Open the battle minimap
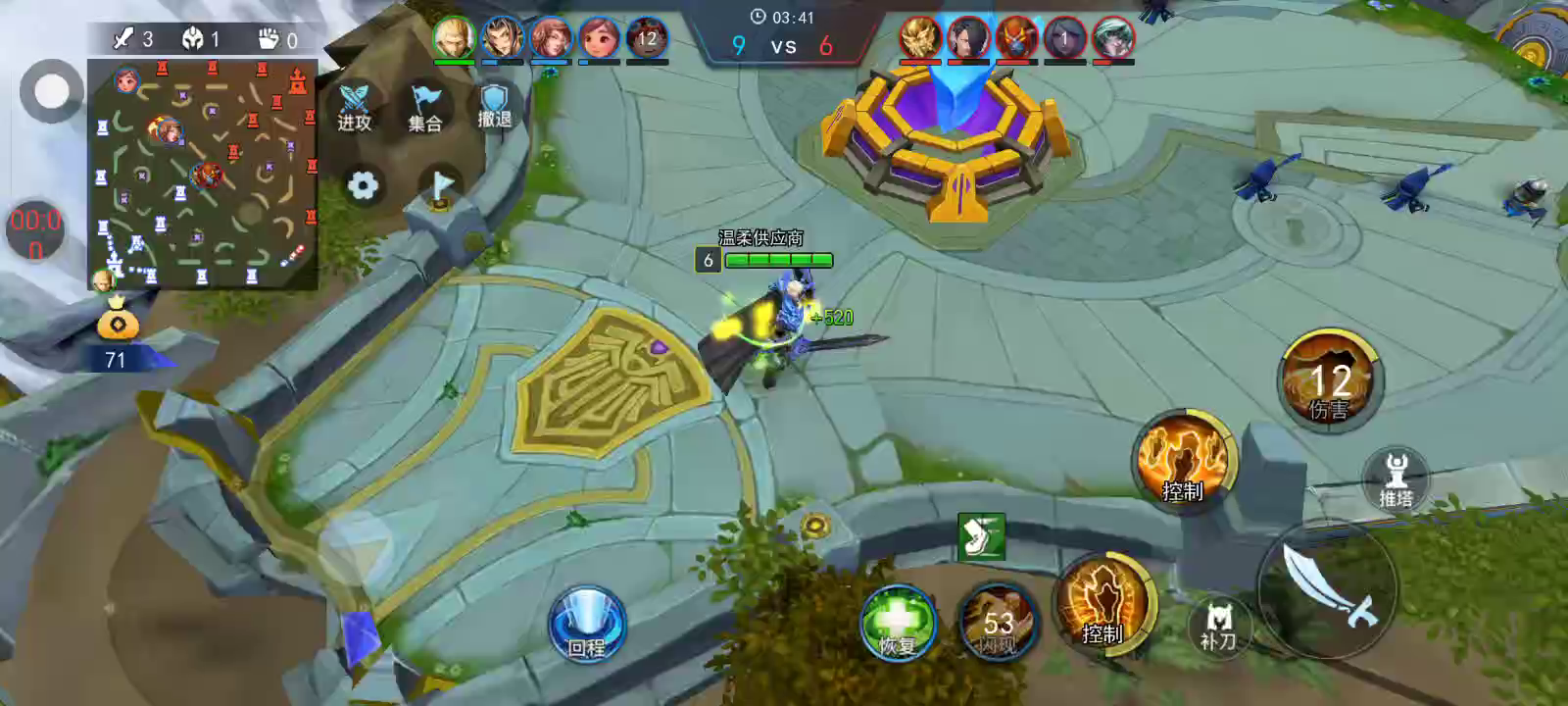Viewport: 1568px width, 706px height. 203,174
